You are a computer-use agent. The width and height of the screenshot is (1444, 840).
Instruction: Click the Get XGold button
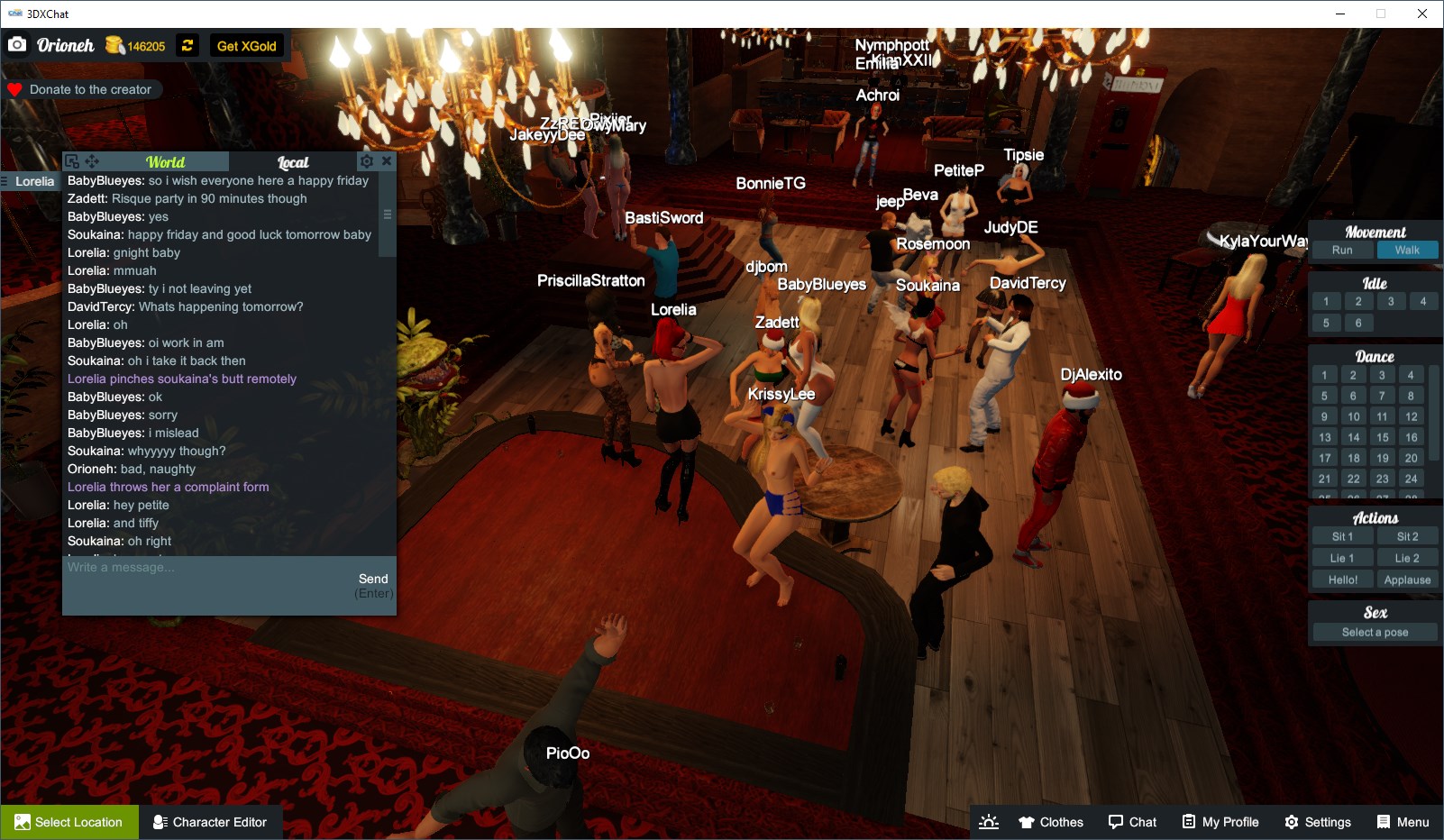246,45
